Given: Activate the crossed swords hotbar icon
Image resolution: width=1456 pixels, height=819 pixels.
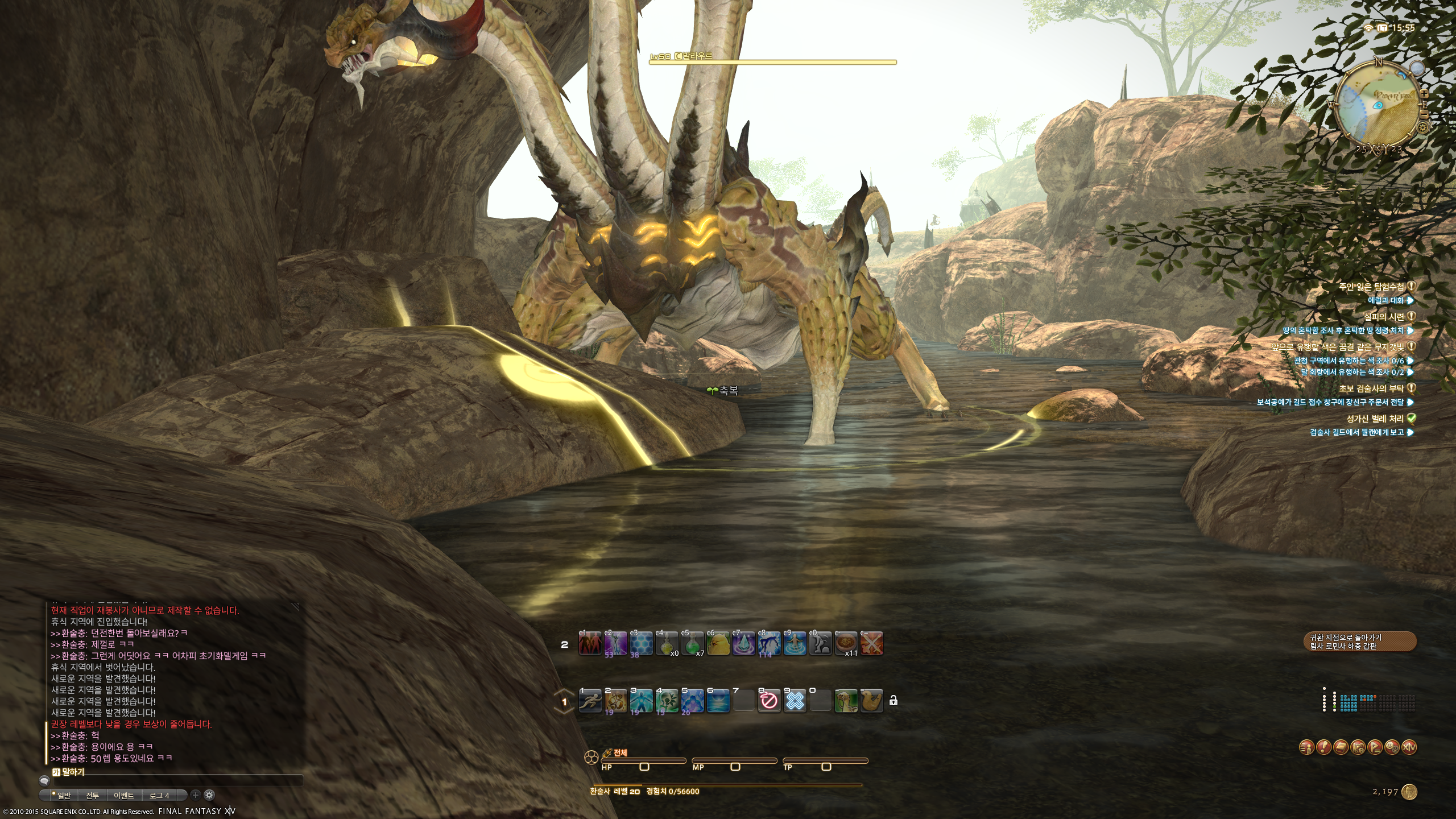Looking at the screenshot, I should (871, 644).
